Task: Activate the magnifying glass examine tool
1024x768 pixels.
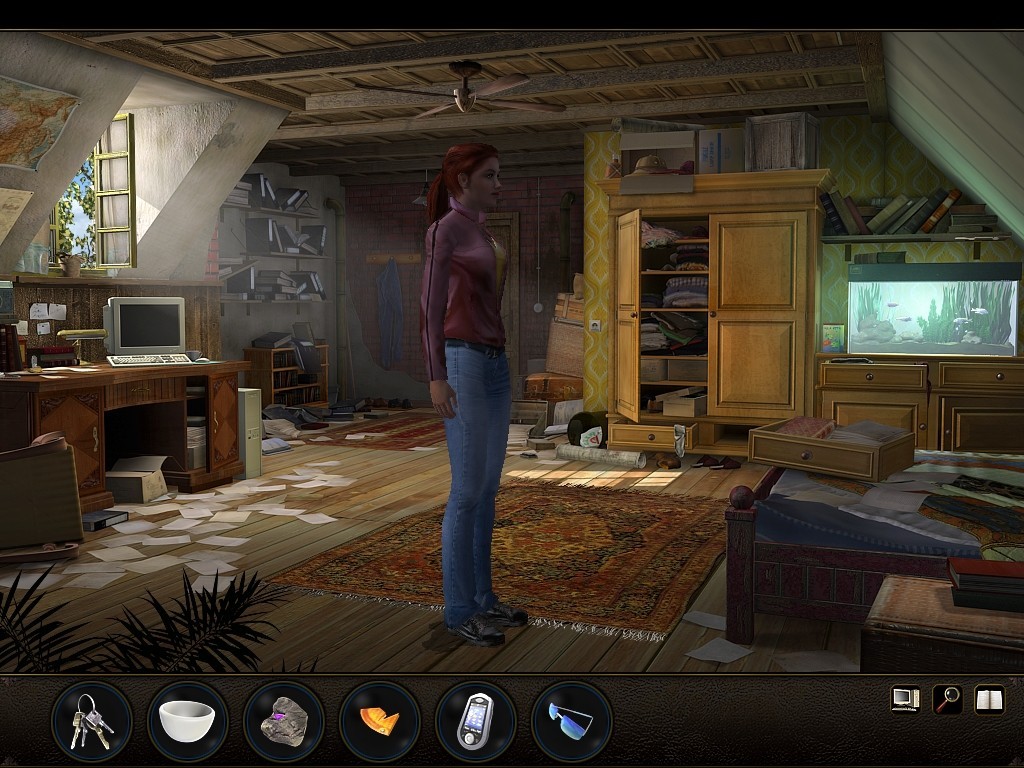Action: tap(947, 698)
